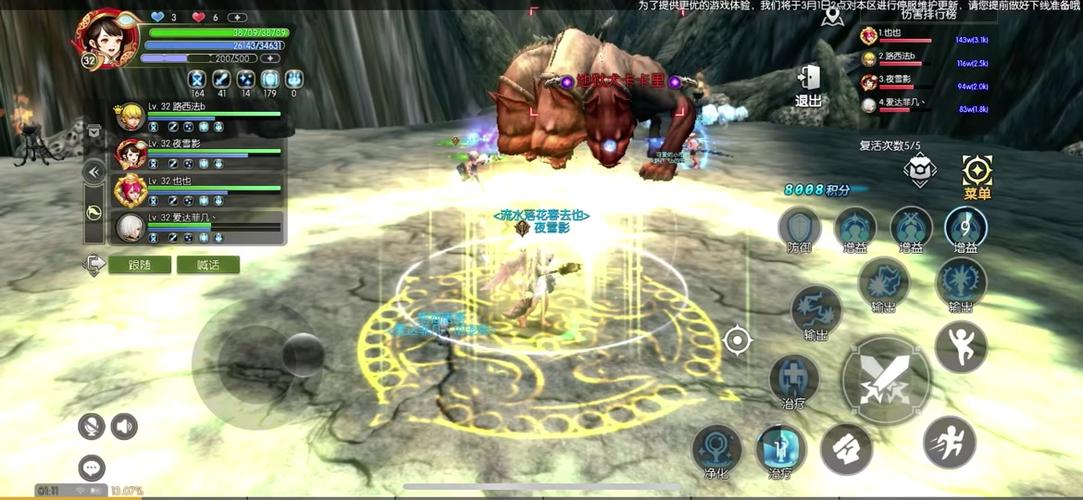This screenshot has height=500, width=1083.
Task: Collapse the party panel with double-arrow button
Action: click(94, 171)
